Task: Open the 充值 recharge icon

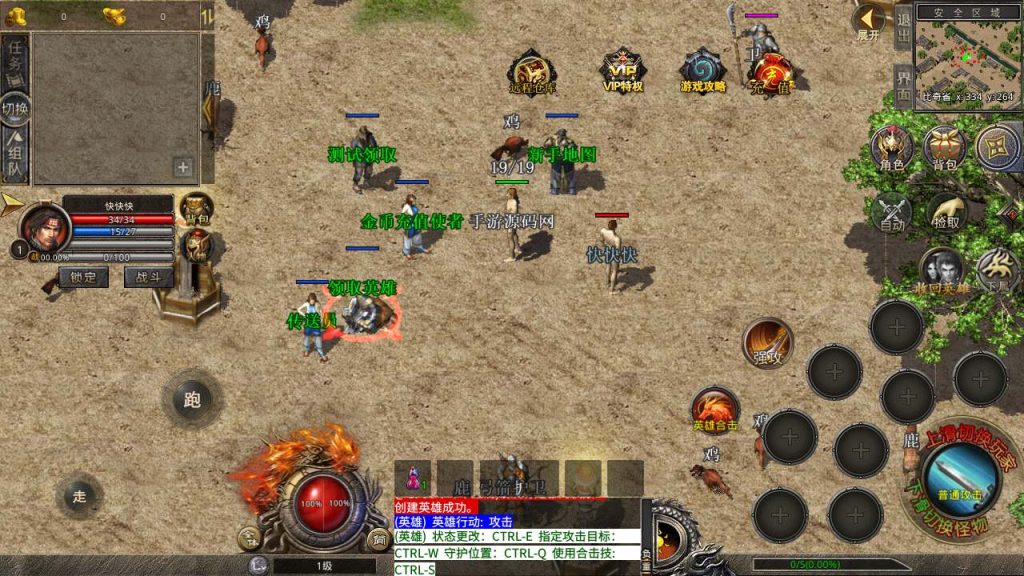Action: point(772,72)
